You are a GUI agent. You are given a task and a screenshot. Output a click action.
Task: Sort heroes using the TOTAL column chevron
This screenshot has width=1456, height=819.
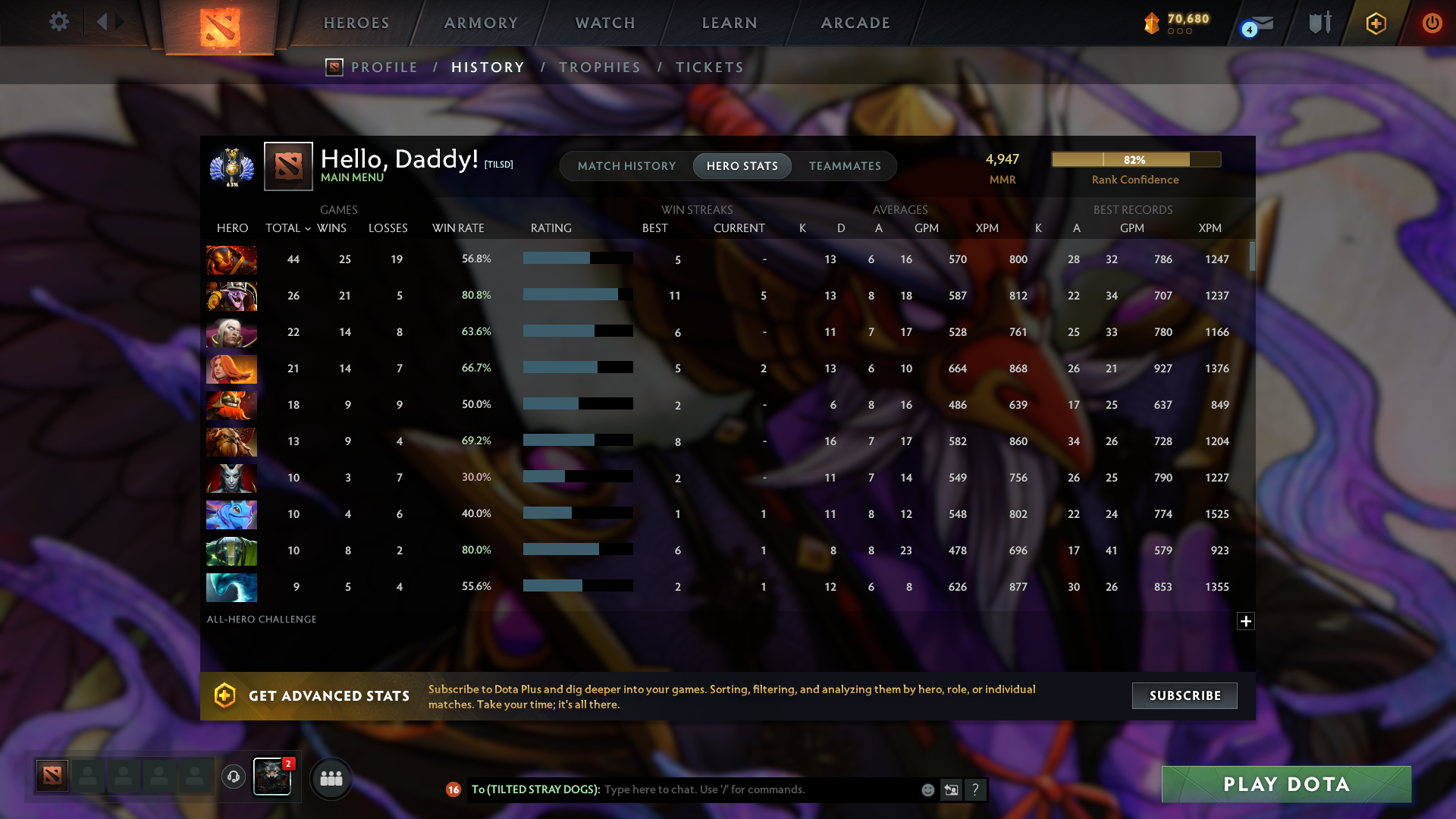[x=308, y=228]
